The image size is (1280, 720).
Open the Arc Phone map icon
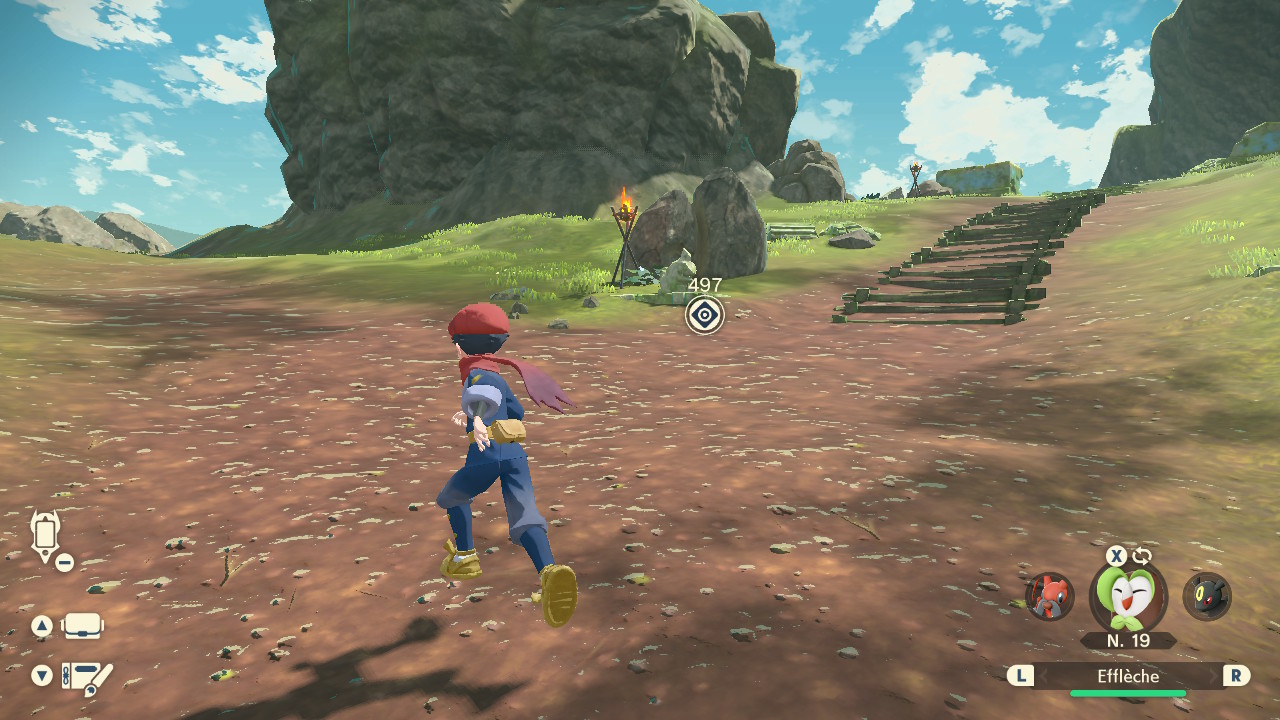pos(46,536)
